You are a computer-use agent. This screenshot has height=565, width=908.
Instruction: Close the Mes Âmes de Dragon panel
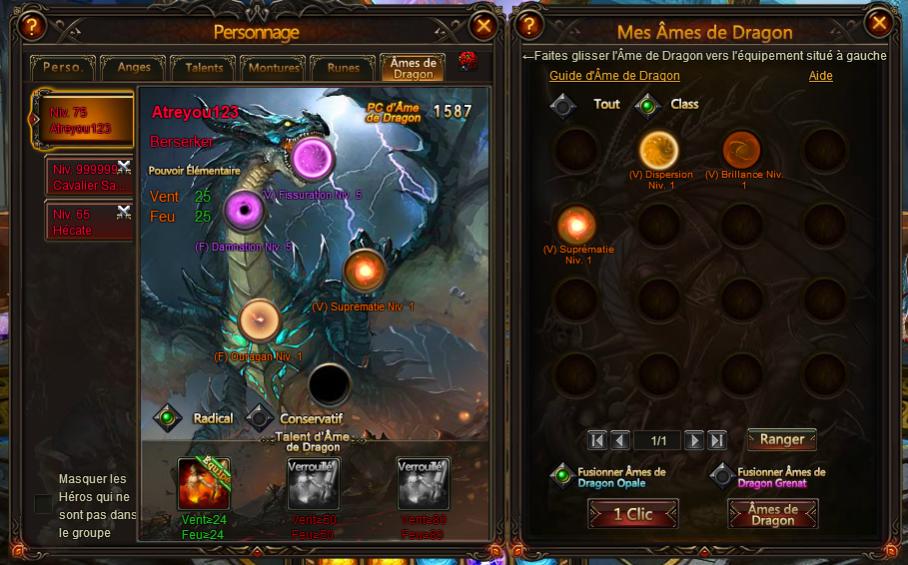pos(879,23)
